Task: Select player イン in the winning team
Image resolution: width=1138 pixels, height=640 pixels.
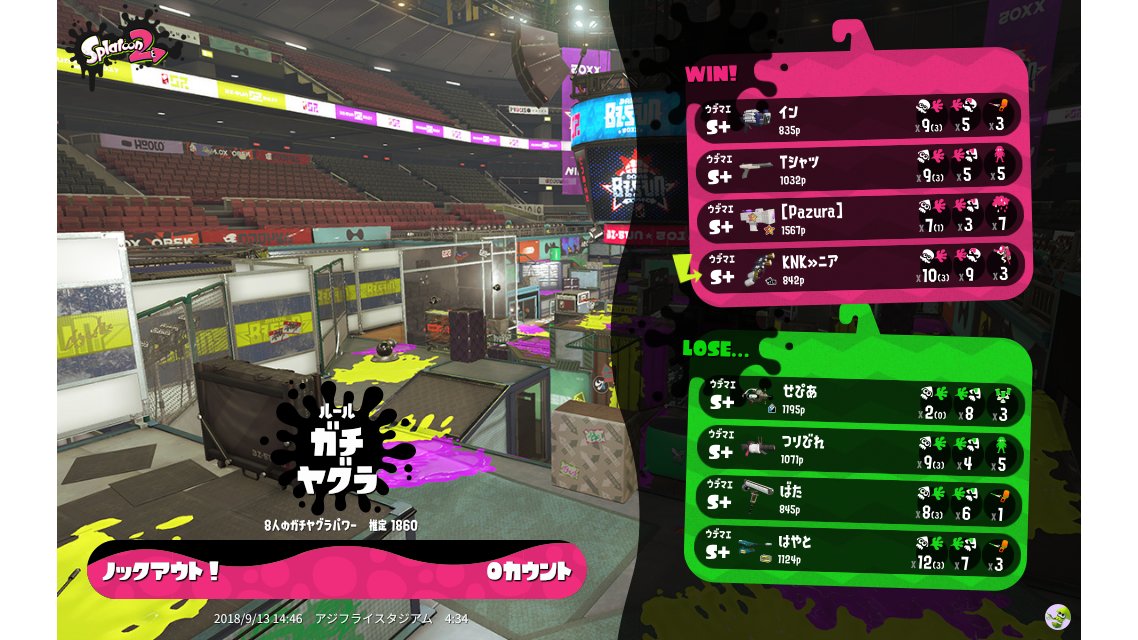Action: (857, 118)
